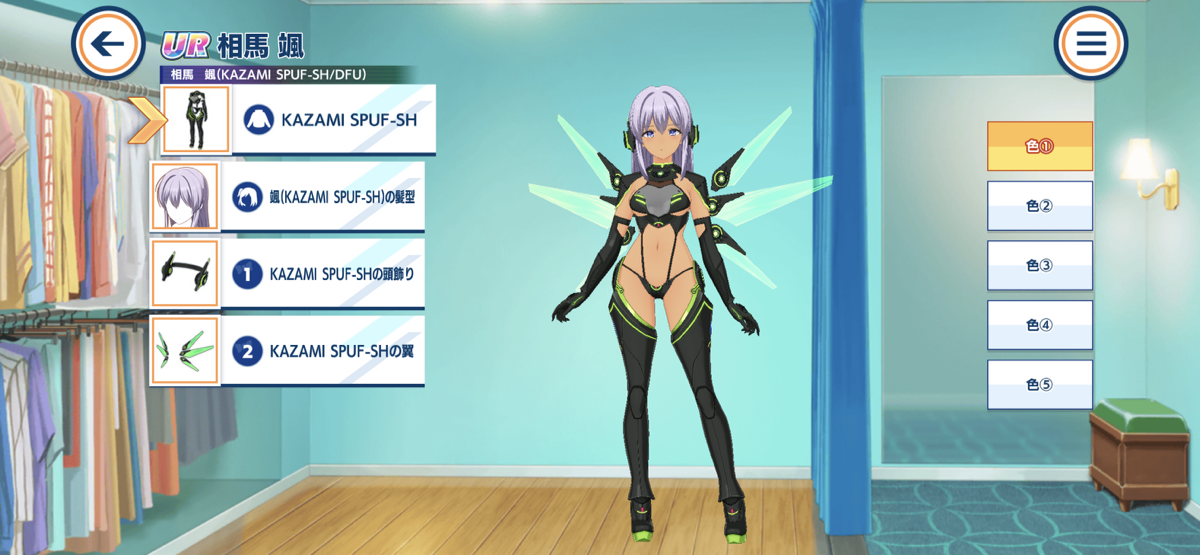Screen dimensions: 1200x555
Task: Click the purple hair thumbnail
Action: pyautogui.click(x=184, y=196)
